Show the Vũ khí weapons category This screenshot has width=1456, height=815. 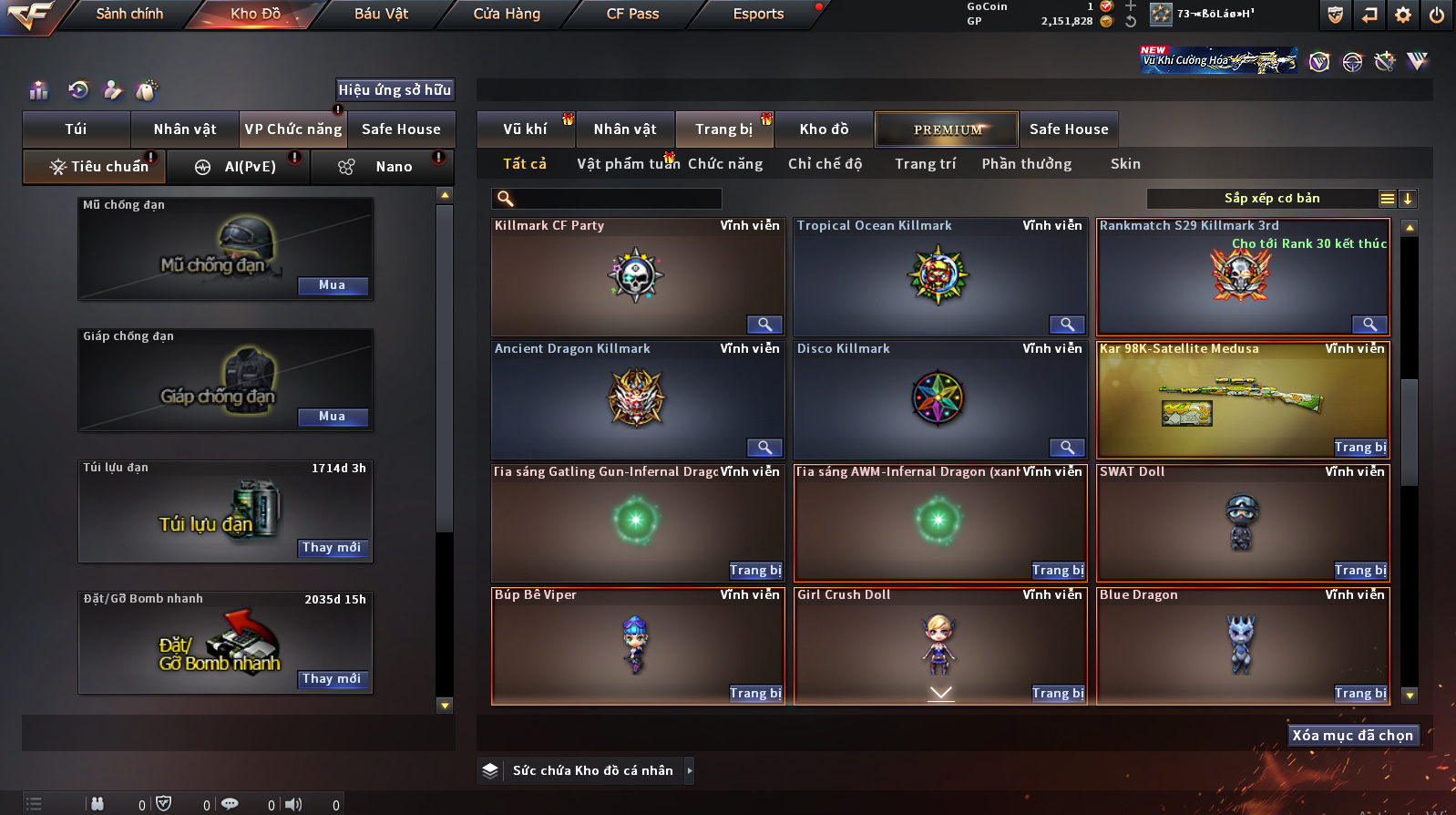click(525, 129)
